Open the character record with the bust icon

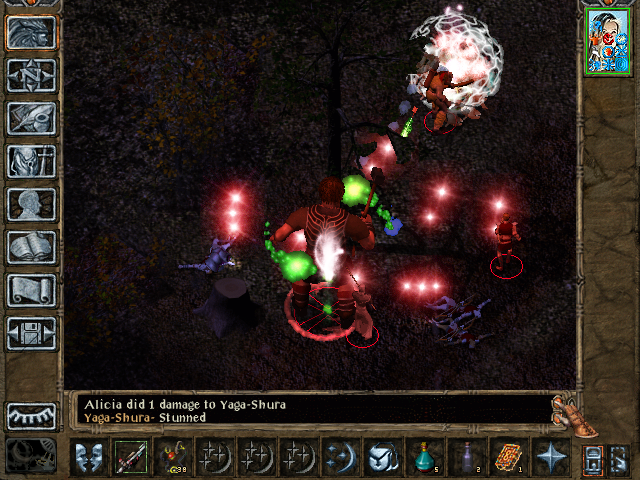tap(32, 204)
